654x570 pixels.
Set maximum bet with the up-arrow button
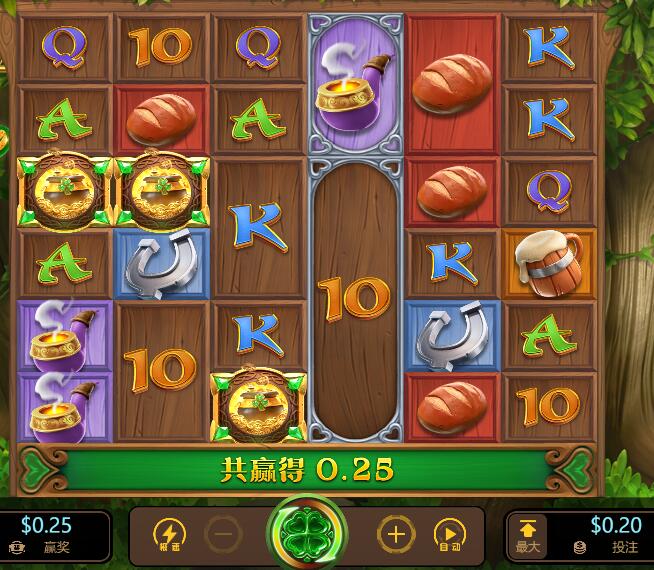point(529,535)
